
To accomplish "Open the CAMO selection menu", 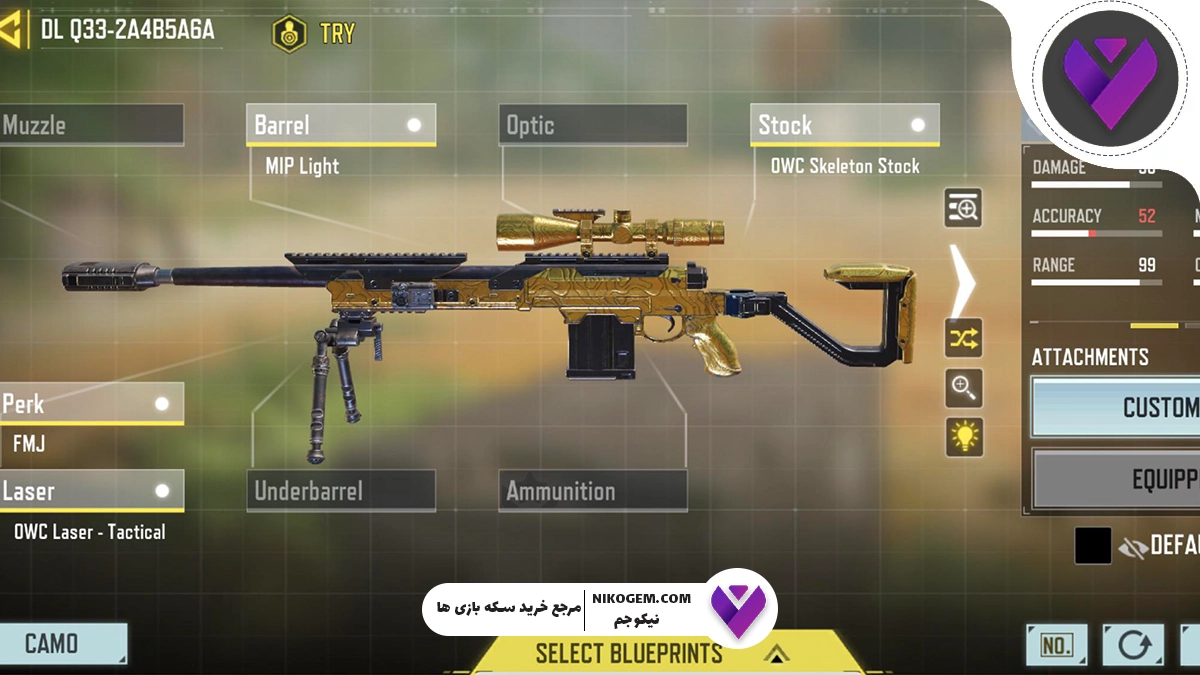I will 63,644.
